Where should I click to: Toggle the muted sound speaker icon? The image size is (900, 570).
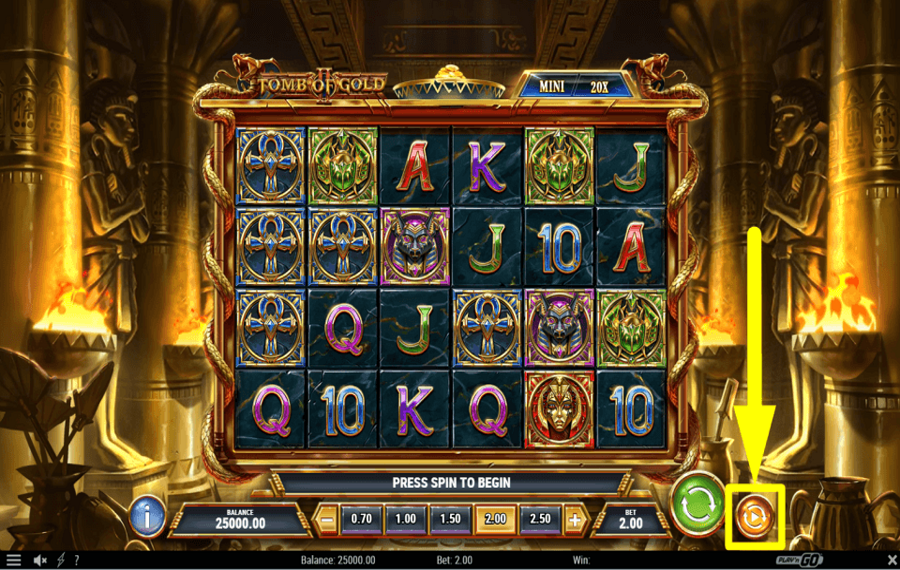click(41, 560)
